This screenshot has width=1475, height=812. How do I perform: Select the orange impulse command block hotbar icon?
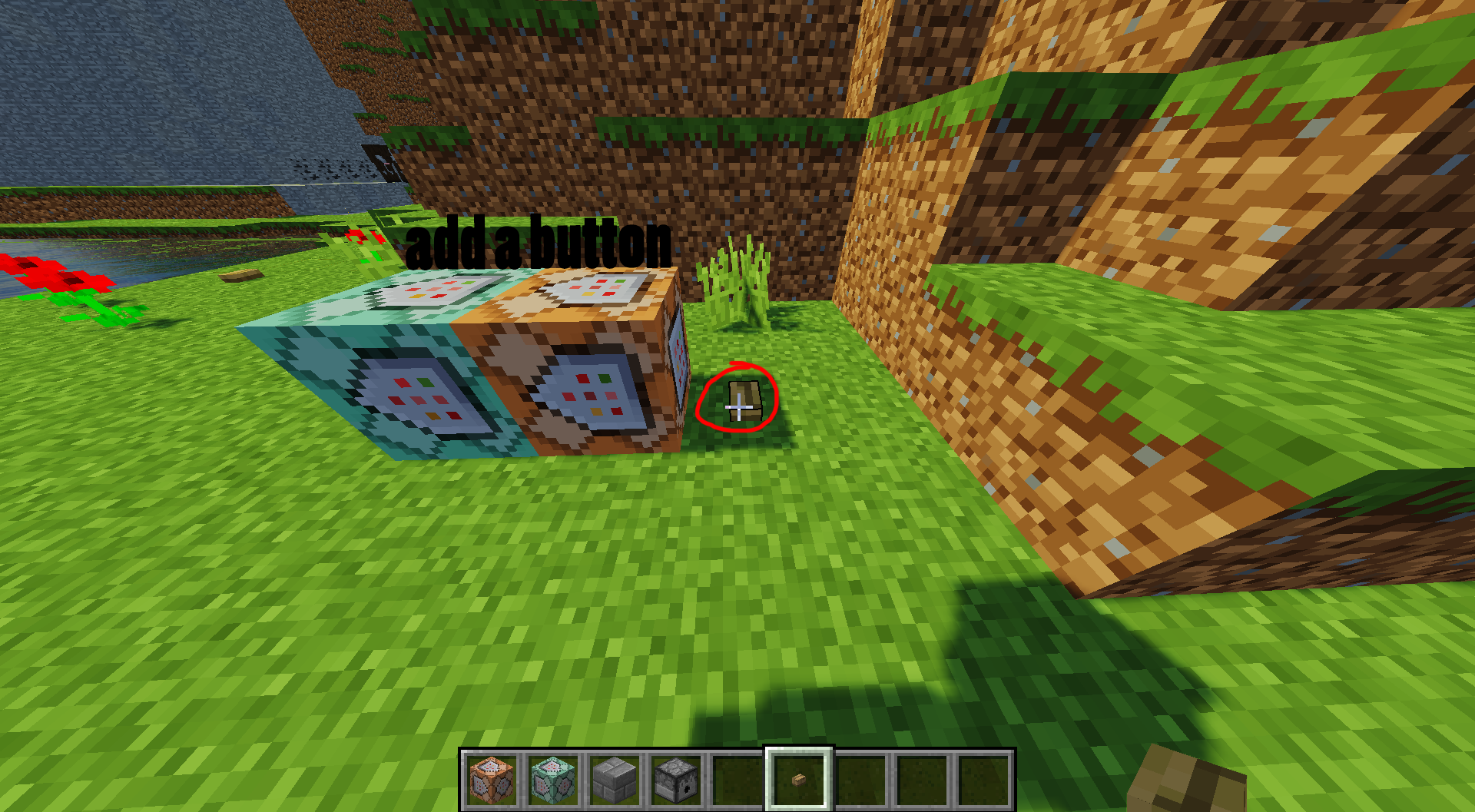(492, 779)
